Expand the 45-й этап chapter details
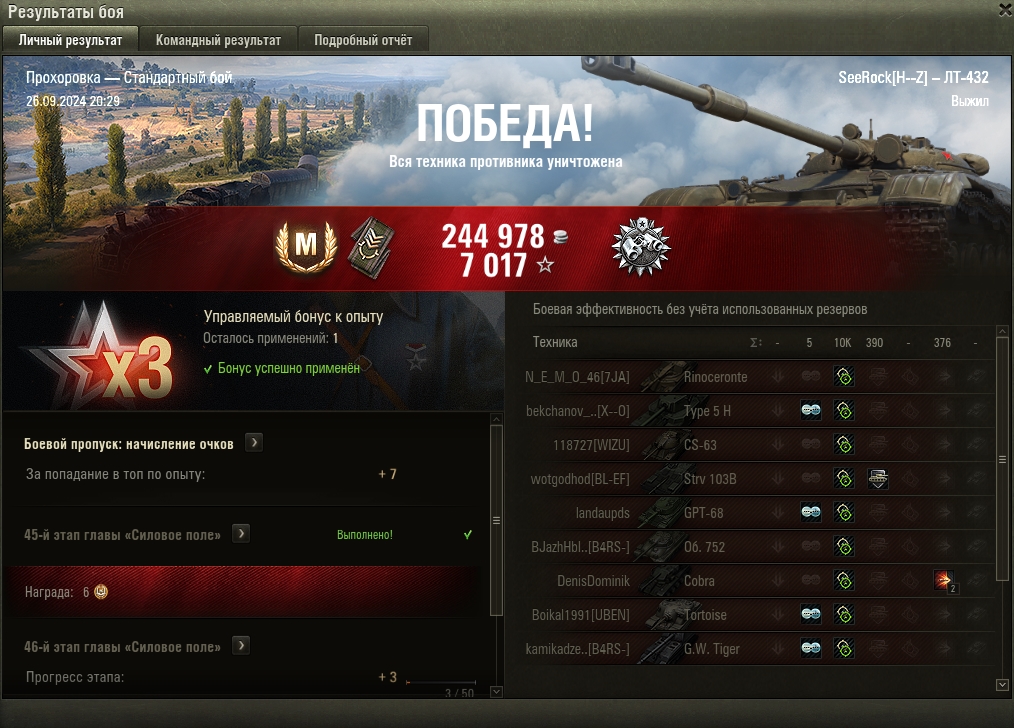 241,534
